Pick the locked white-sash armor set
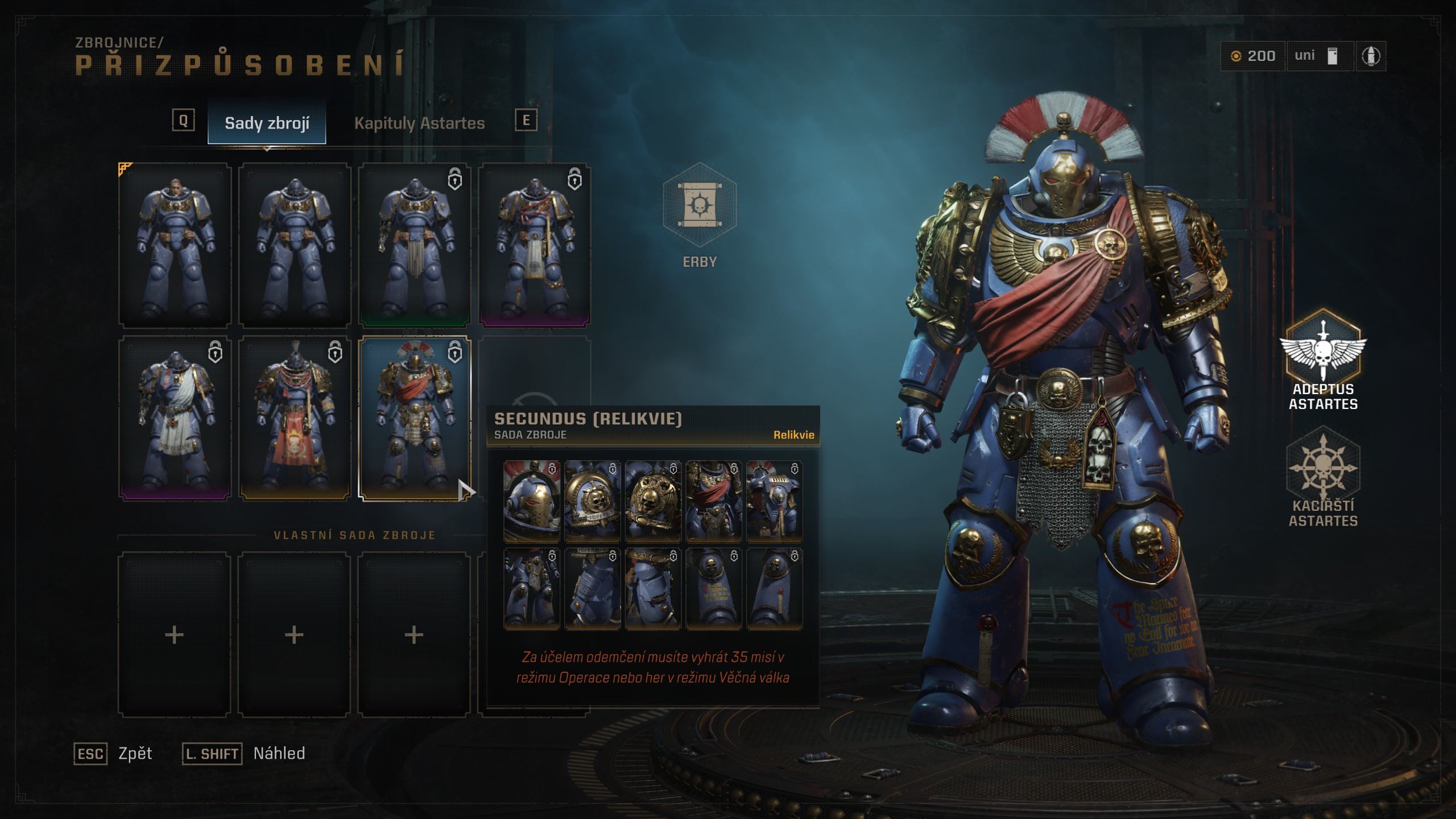Screen dimensions: 1456x819 coord(175,418)
